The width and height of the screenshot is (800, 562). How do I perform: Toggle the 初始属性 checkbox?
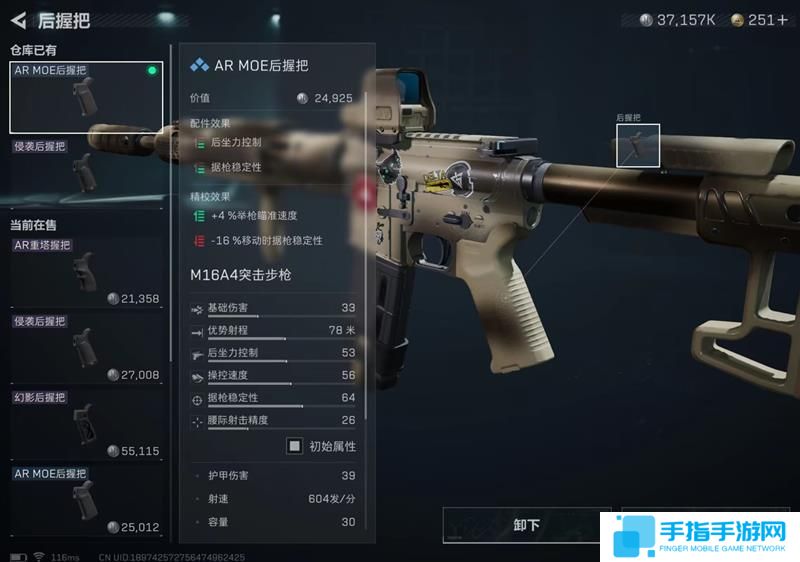coord(295,446)
